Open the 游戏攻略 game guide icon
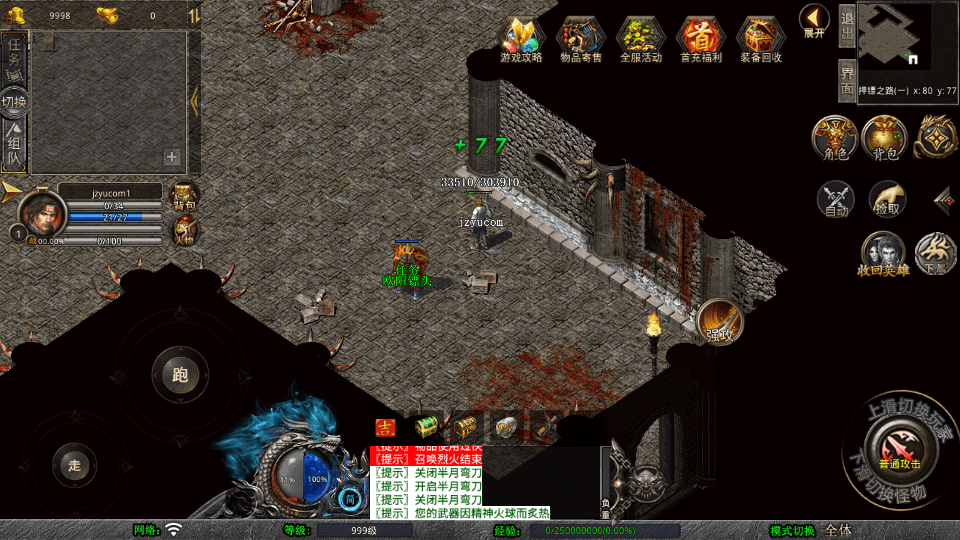960x540 pixels. (521, 38)
